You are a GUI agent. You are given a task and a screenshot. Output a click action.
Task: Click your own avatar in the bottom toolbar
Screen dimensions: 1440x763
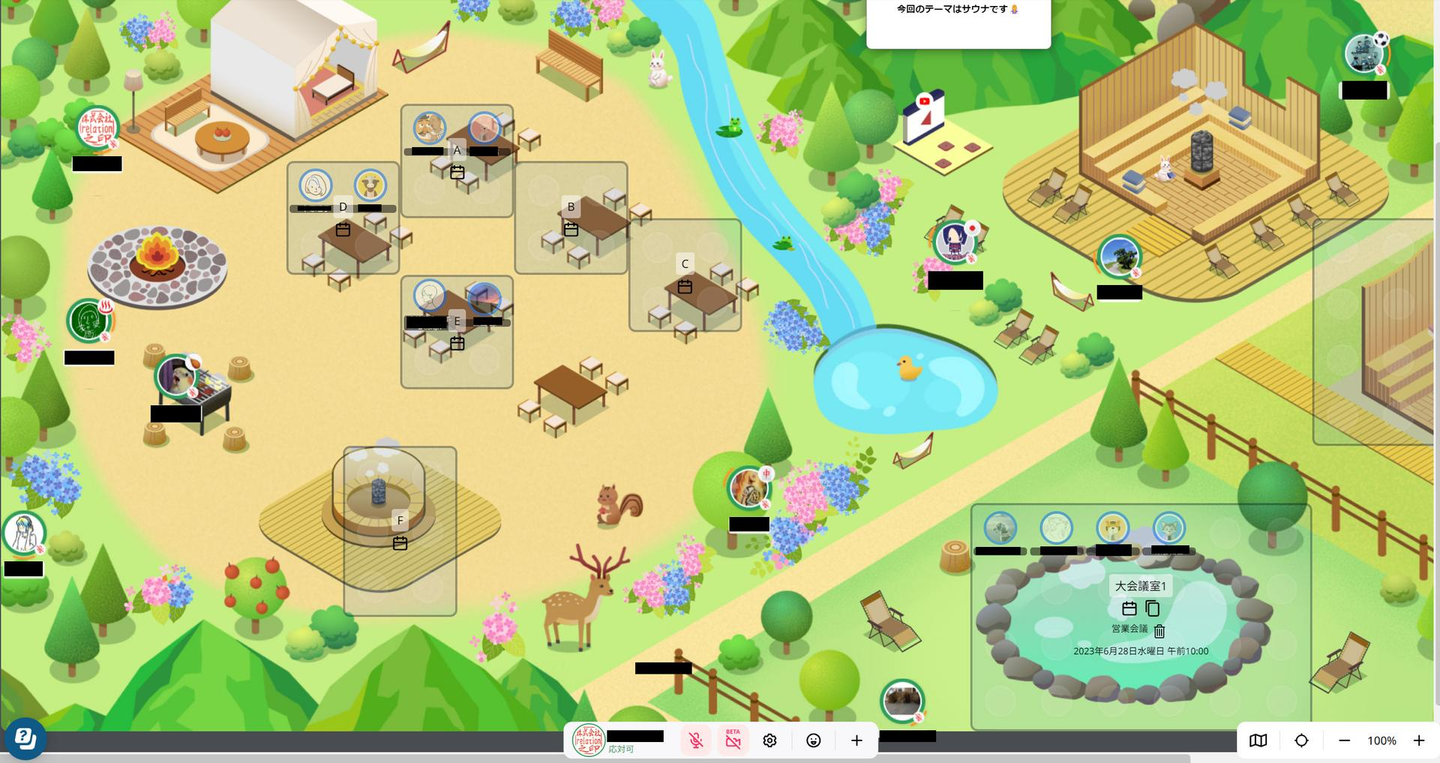tap(588, 740)
